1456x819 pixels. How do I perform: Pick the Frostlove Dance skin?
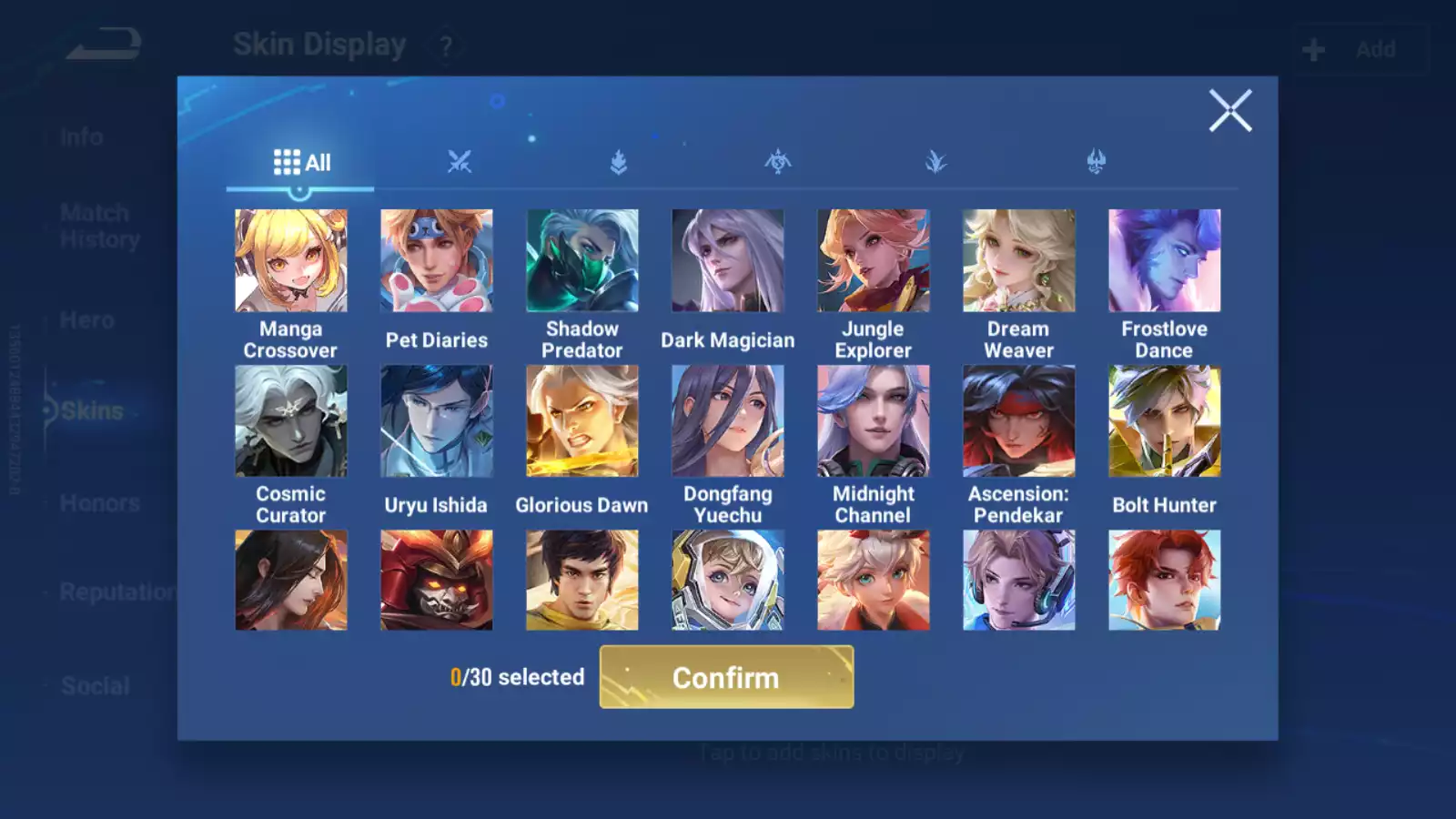(1164, 261)
